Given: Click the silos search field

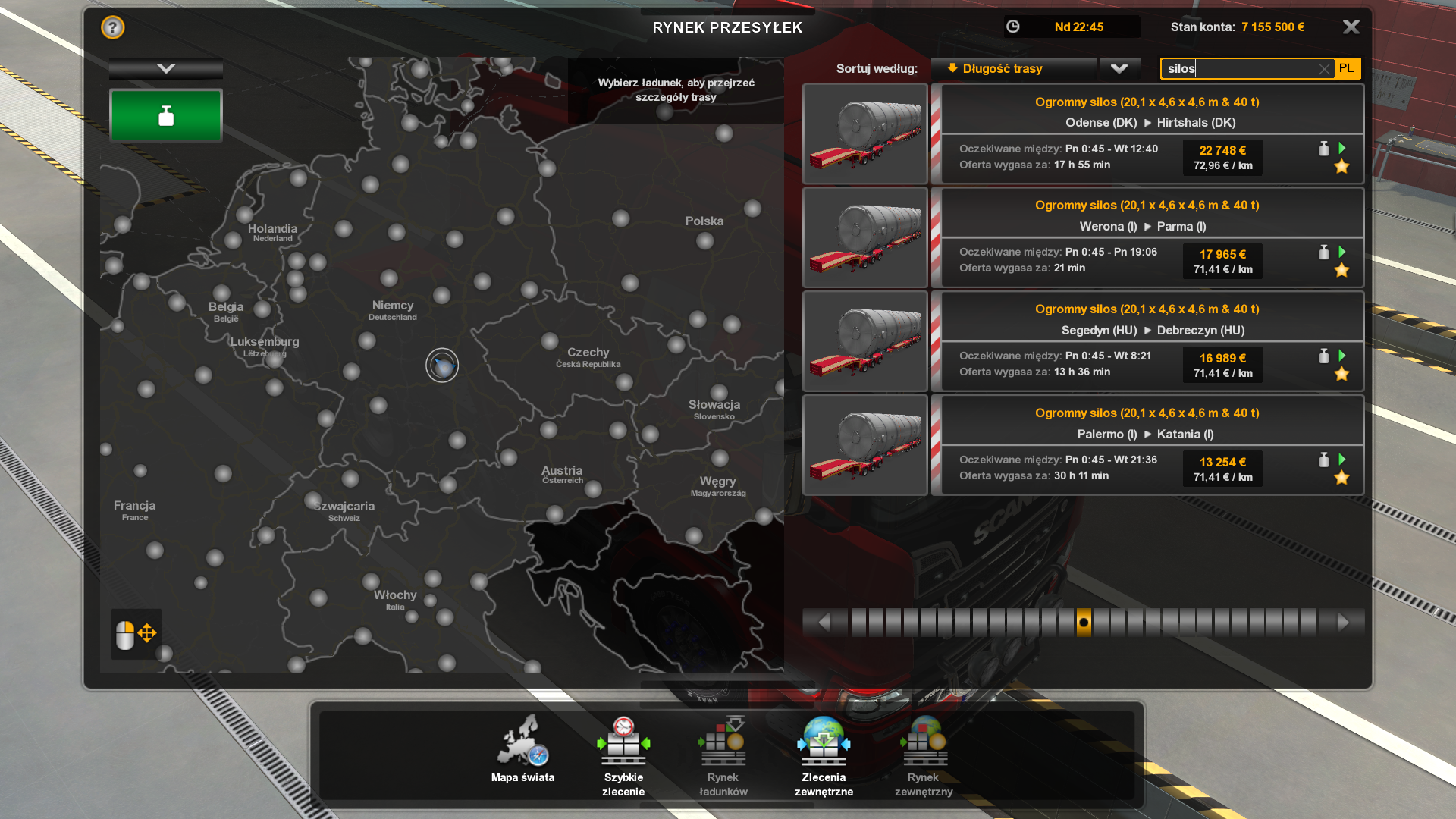Looking at the screenshot, I should click(x=1240, y=69).
